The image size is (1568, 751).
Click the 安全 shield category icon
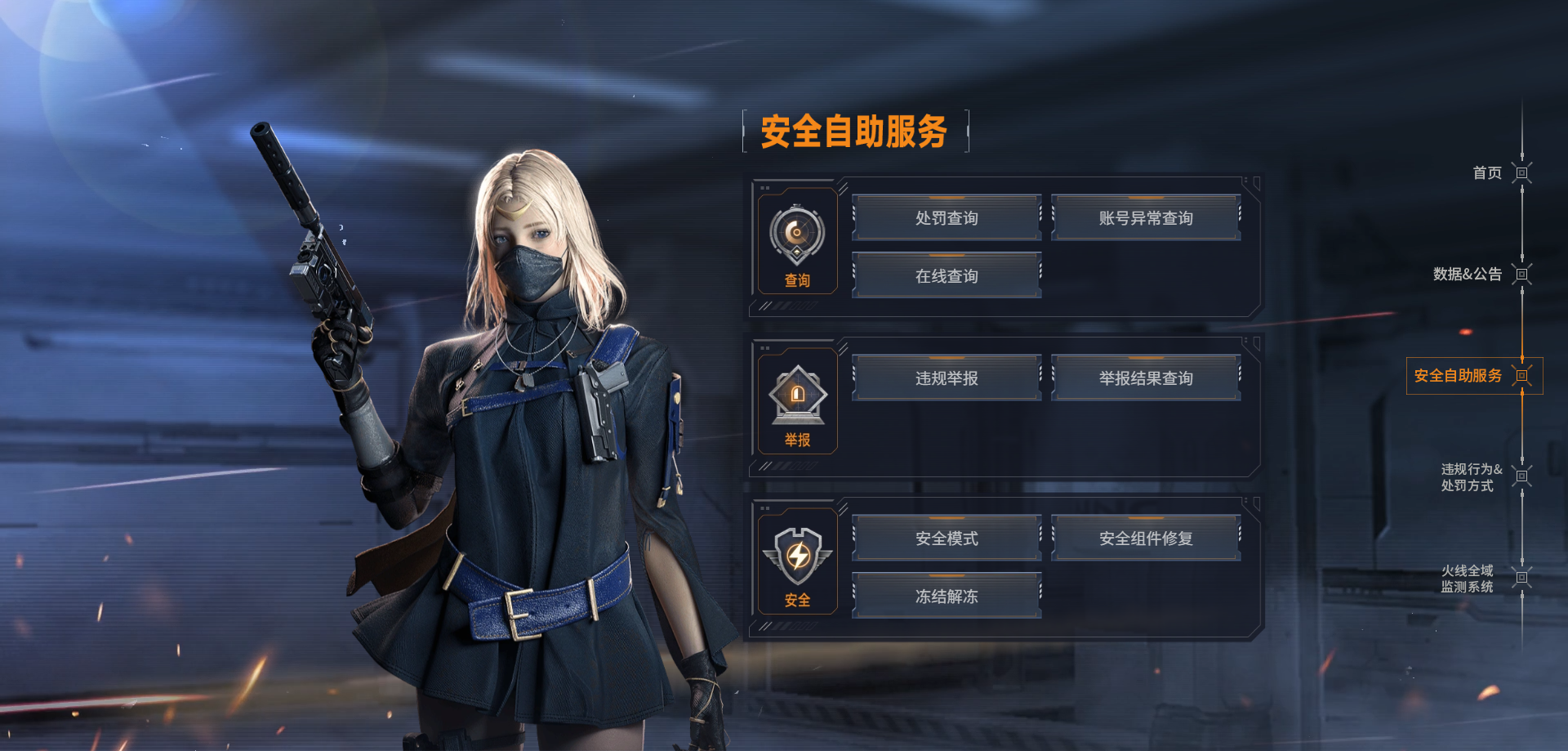tap(797, 557)
